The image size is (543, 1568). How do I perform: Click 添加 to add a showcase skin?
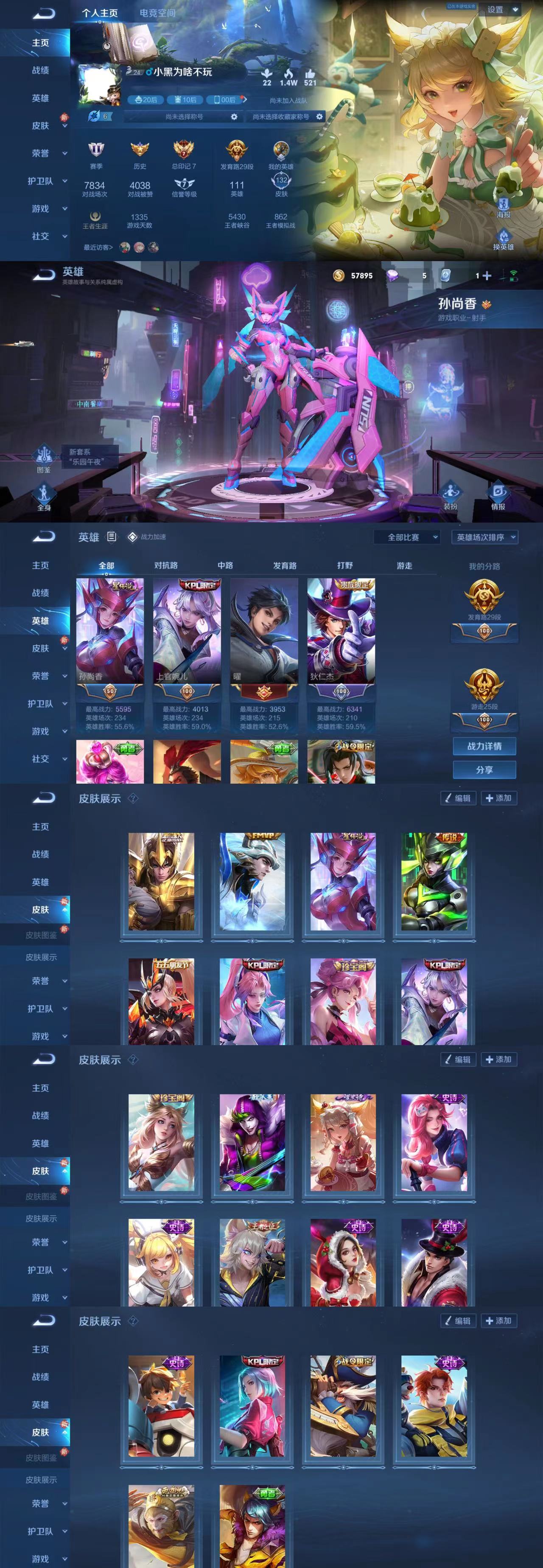point(500,798)
